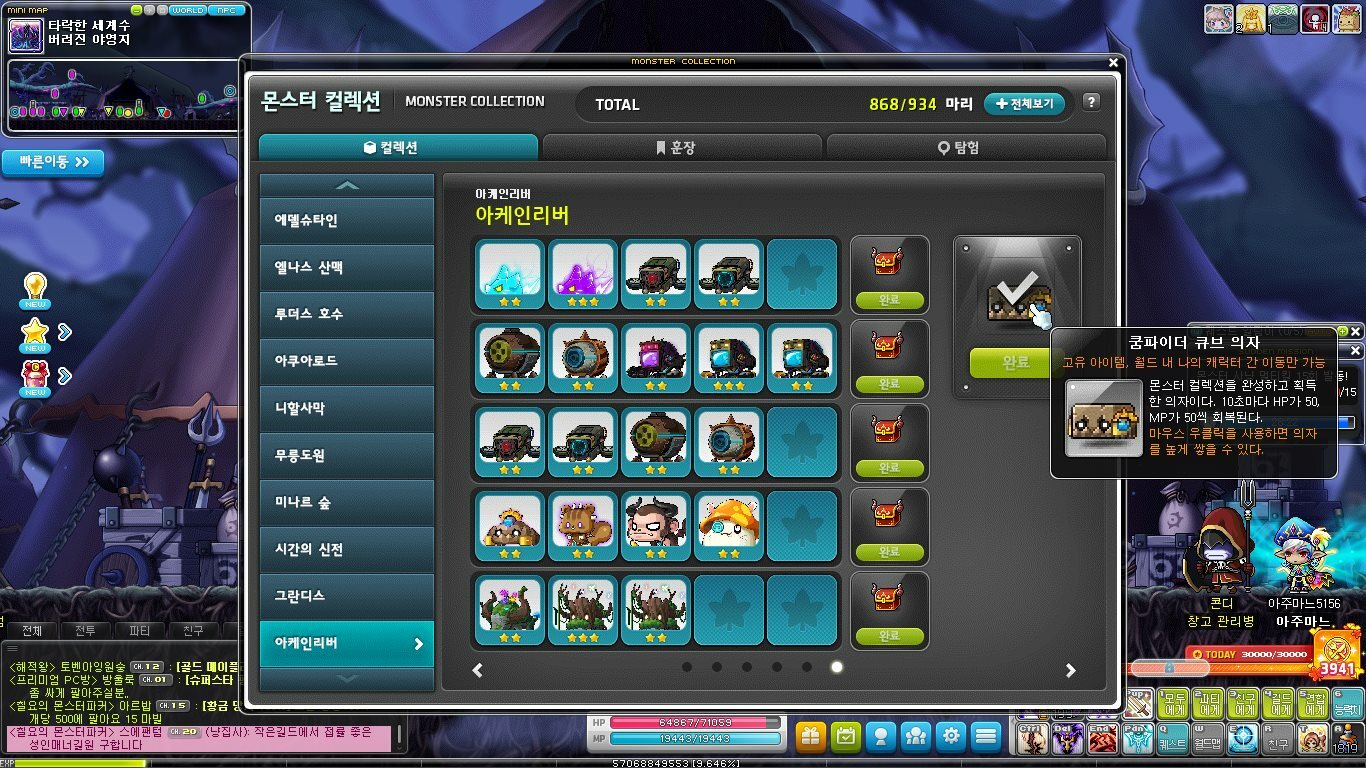
Task: Open the 루더스 호수 region entry
Action: (346, 314)
